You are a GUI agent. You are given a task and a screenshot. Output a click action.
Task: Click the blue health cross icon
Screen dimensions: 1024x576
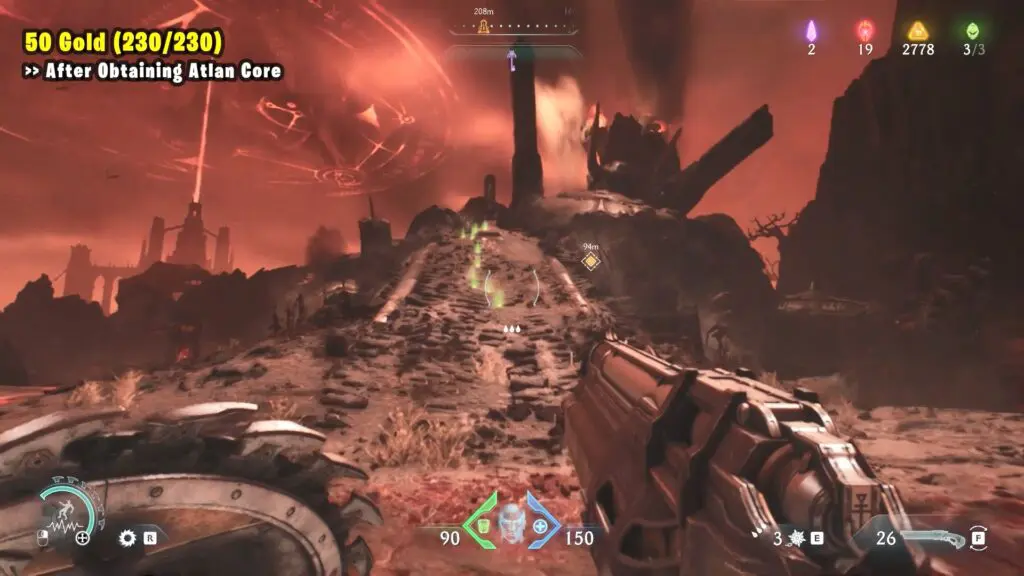(541, 526)
